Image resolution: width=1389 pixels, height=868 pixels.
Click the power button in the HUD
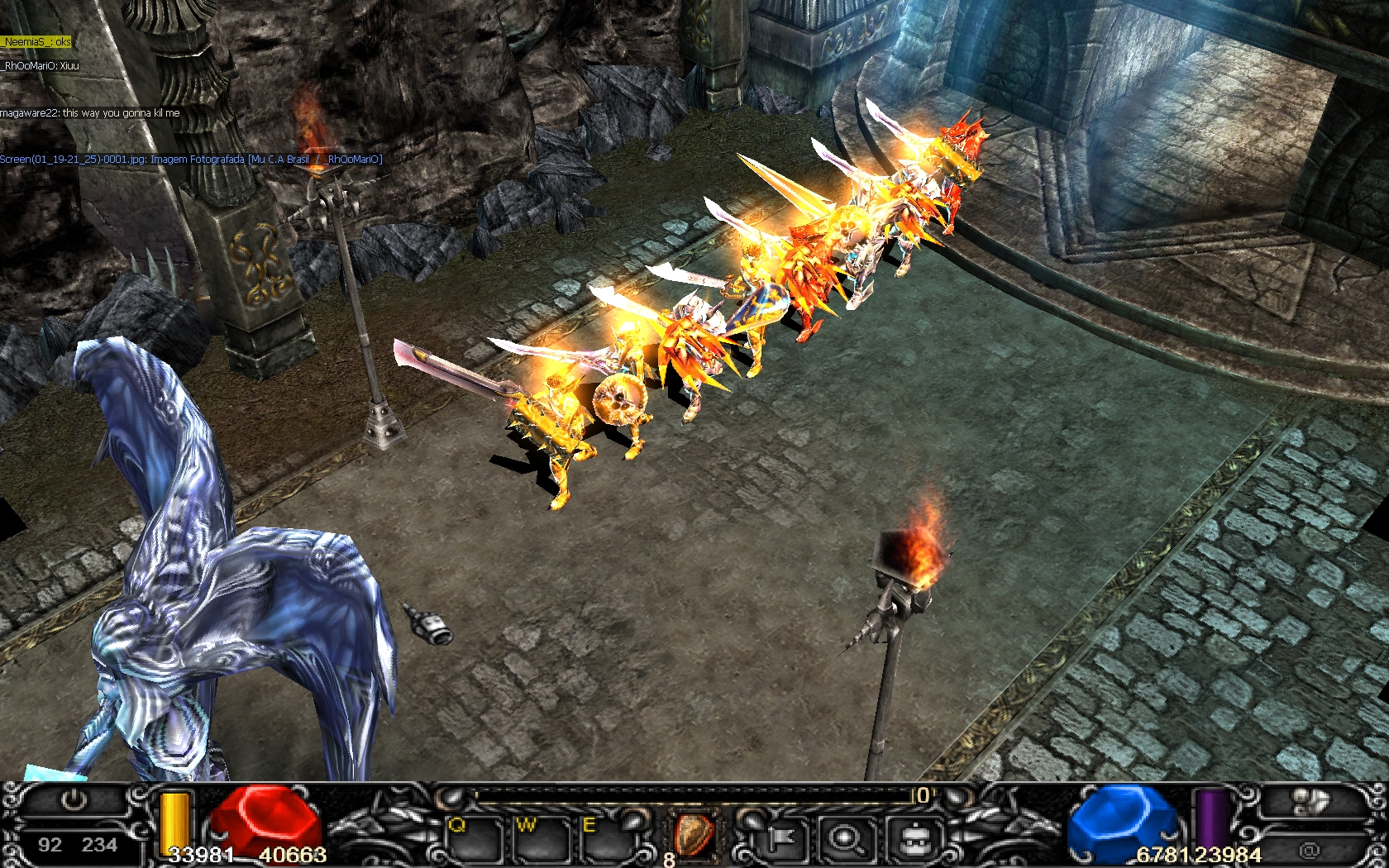coord(74,800)
